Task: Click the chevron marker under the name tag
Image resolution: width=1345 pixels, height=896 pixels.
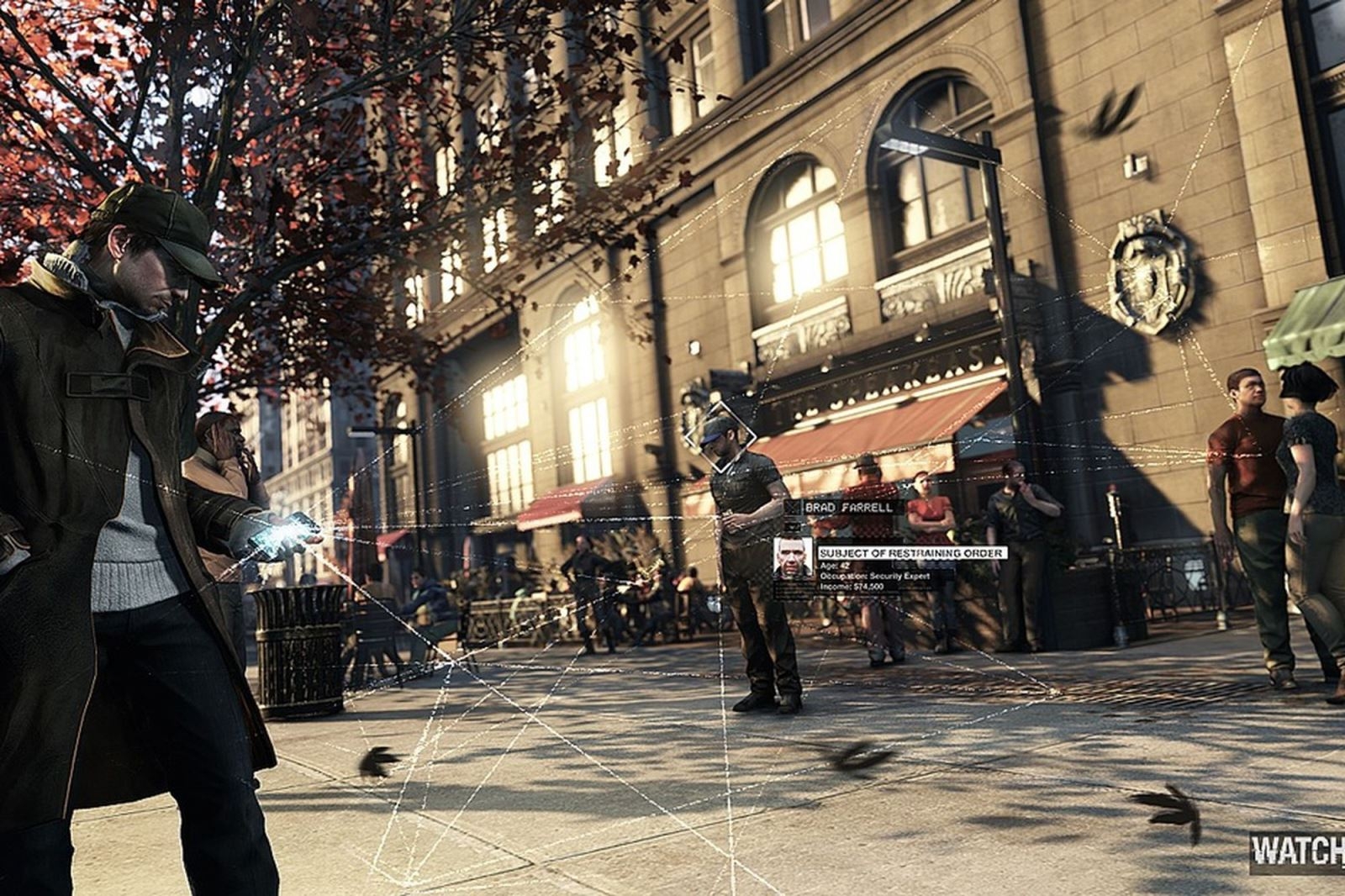Action: tap(793, 527)
